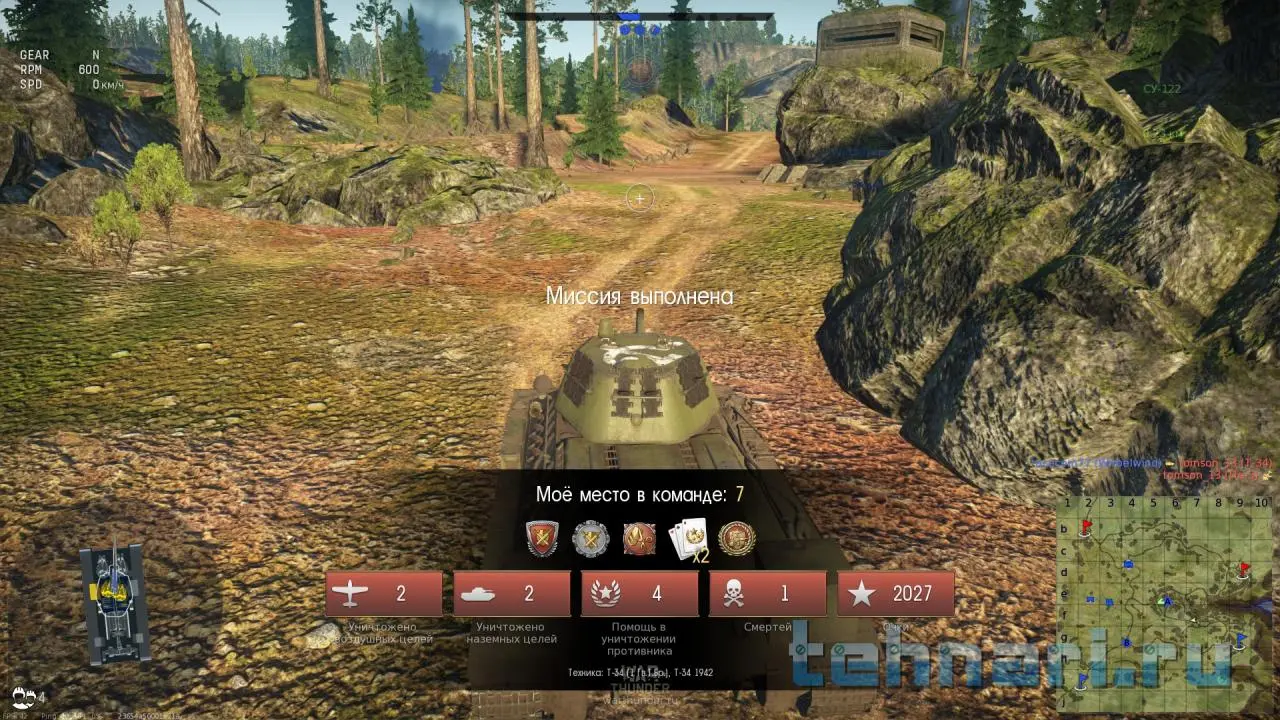Image resolution: width=1280 pixels, height=720 pixels.
Task: Select the playing cards x2 award
Action: (688, 538)
